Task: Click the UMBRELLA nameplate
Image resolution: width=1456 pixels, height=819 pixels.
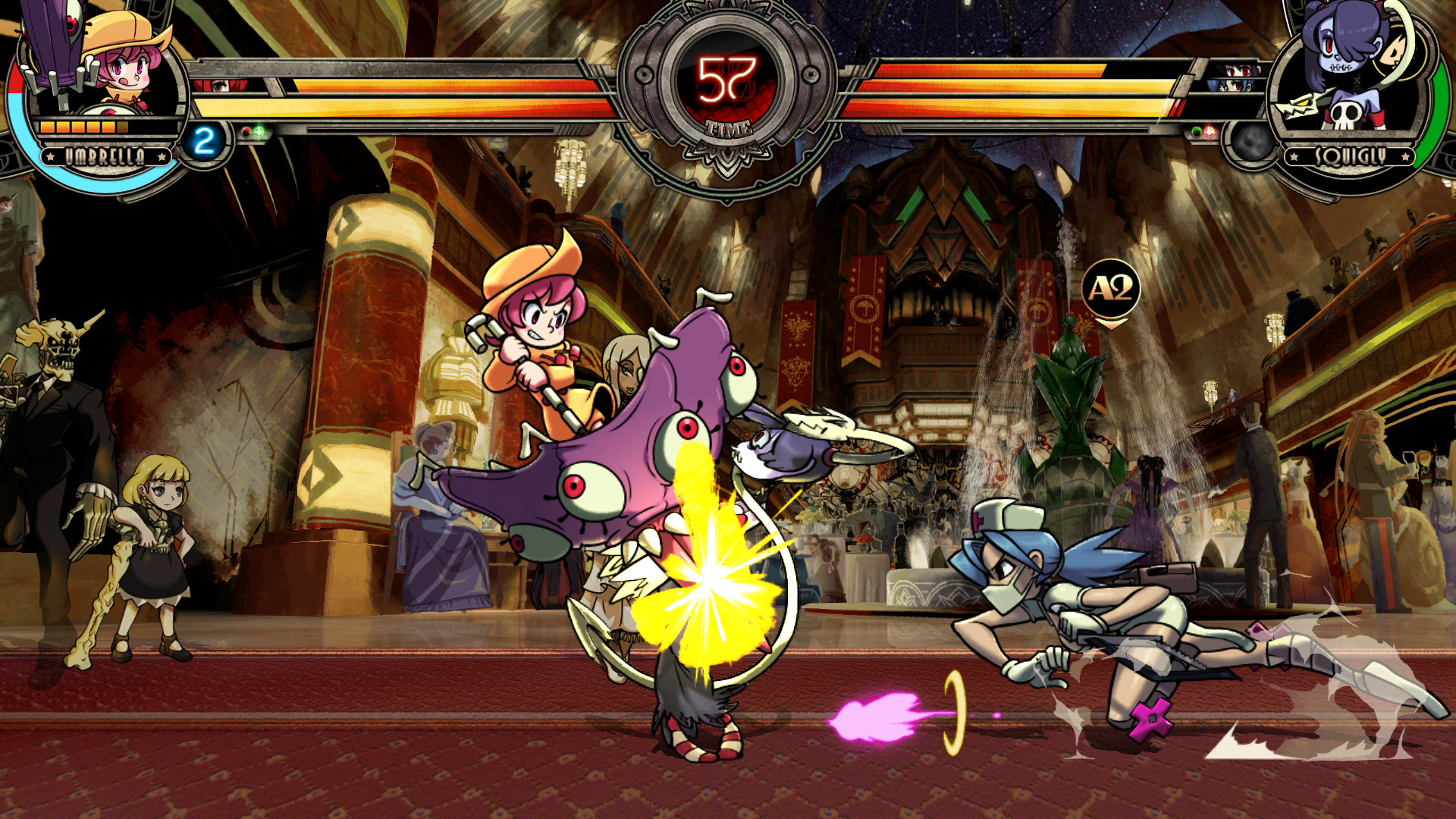Action: click(x=105, y=157)
